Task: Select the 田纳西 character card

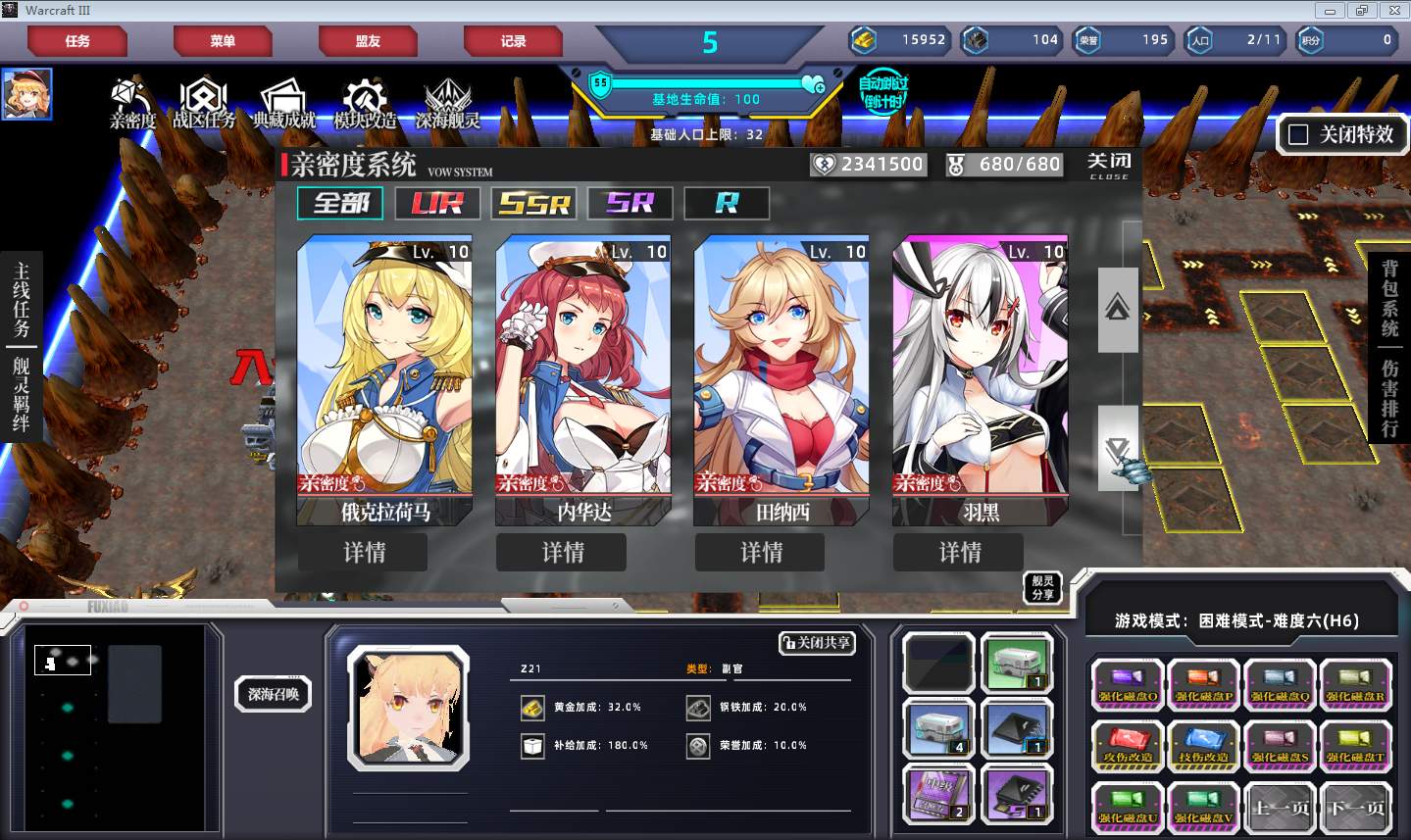Action: (781, 377)
